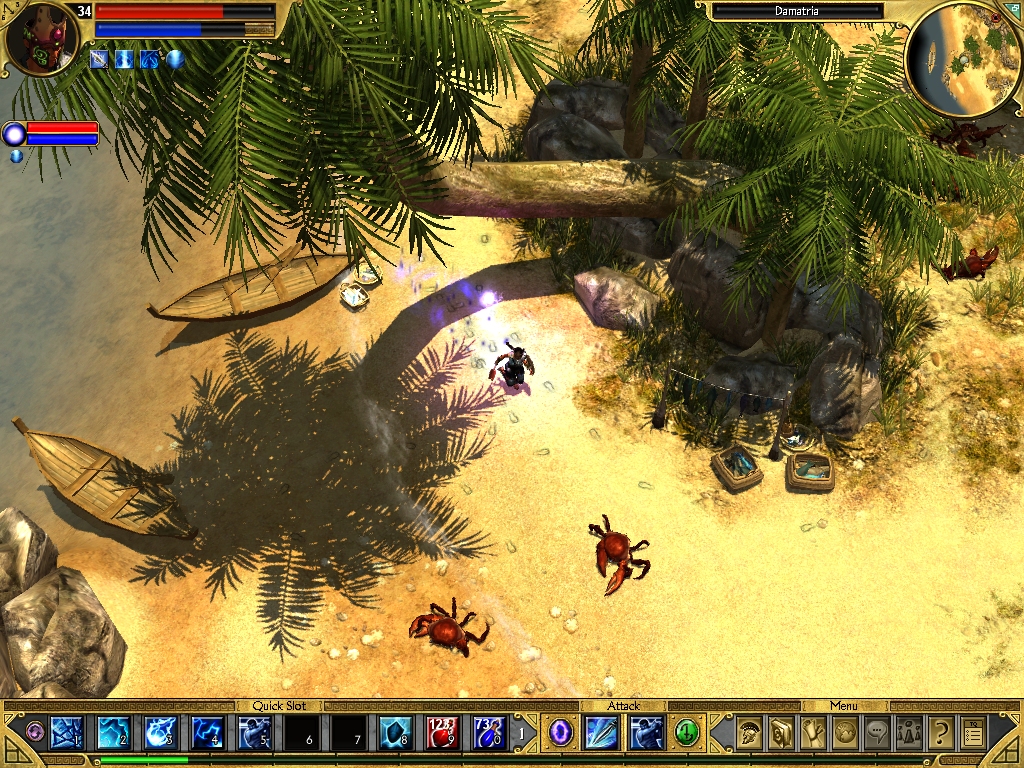Activate the shield skill in quick slot 8
Screen dimensions: 1024x768
pyautogui.click(x=396, y=733)
